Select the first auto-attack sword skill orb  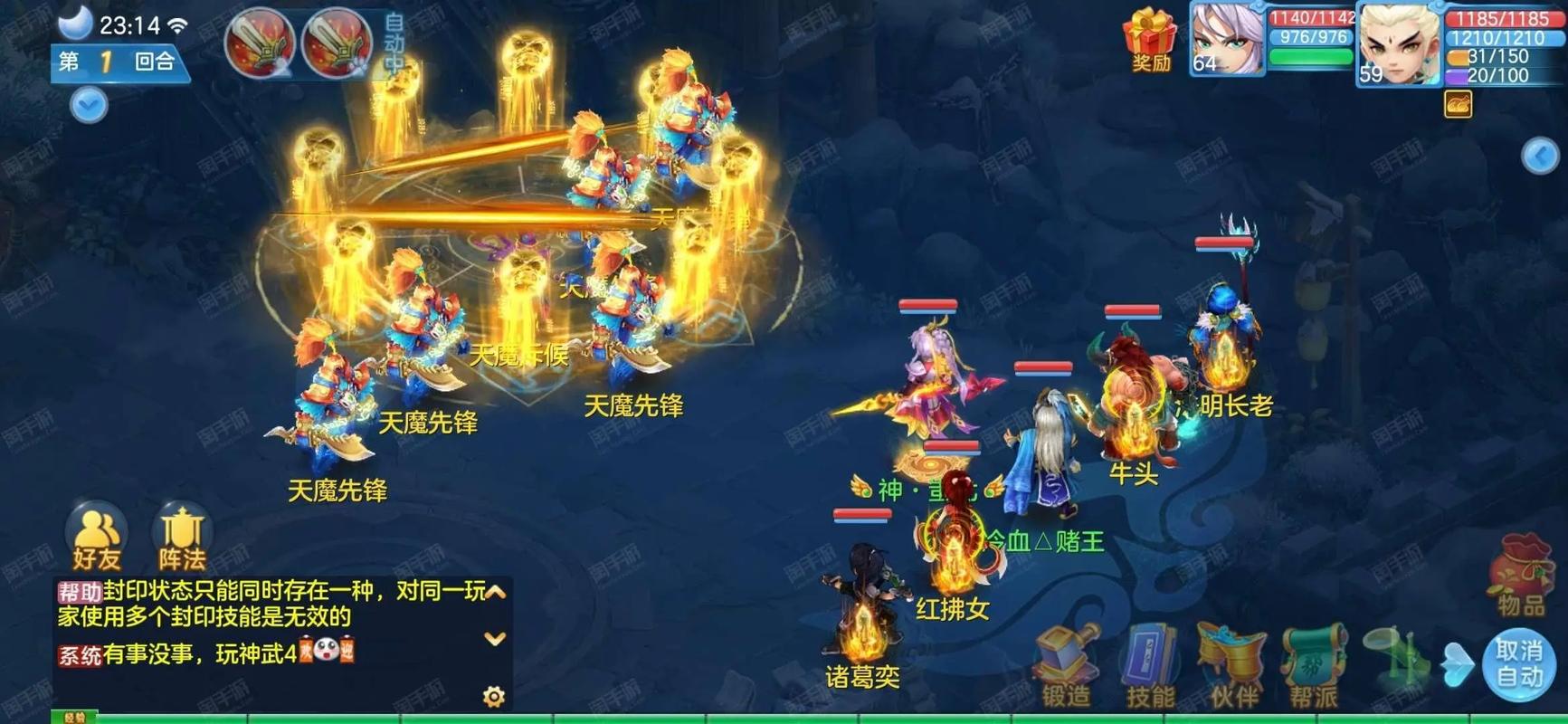(258, 43)
